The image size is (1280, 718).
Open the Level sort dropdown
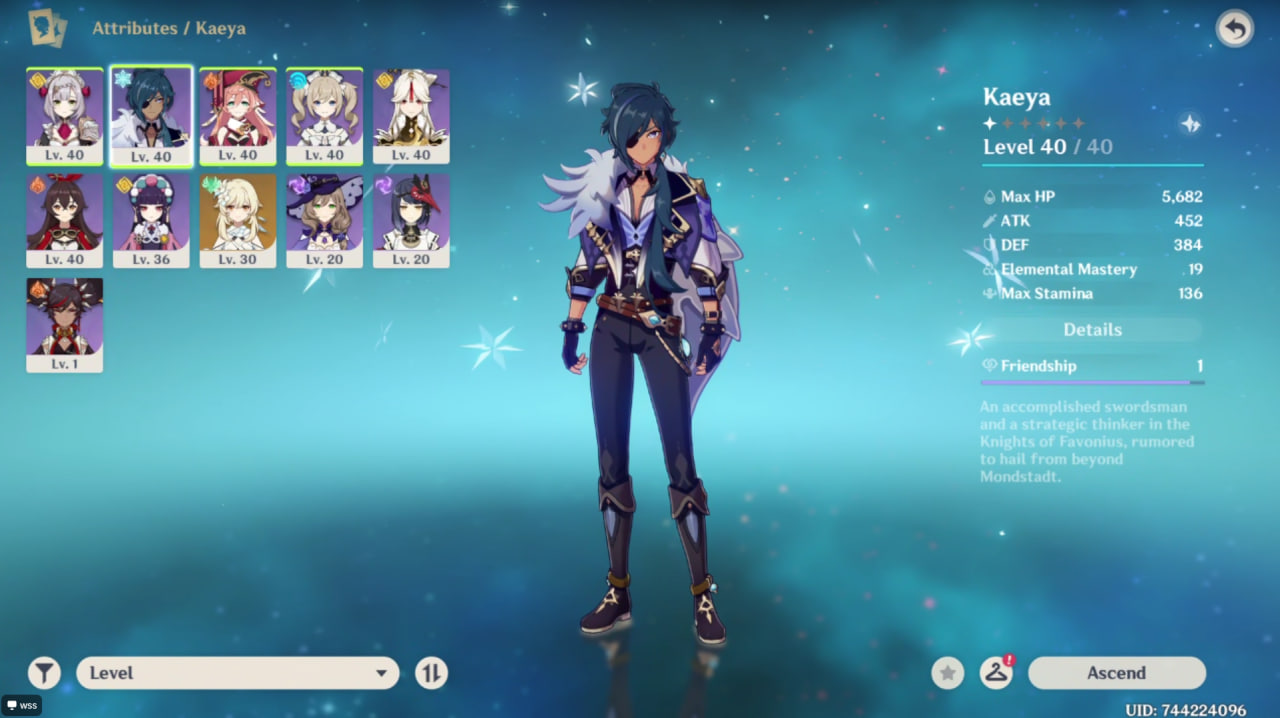(x=238, y=673)
